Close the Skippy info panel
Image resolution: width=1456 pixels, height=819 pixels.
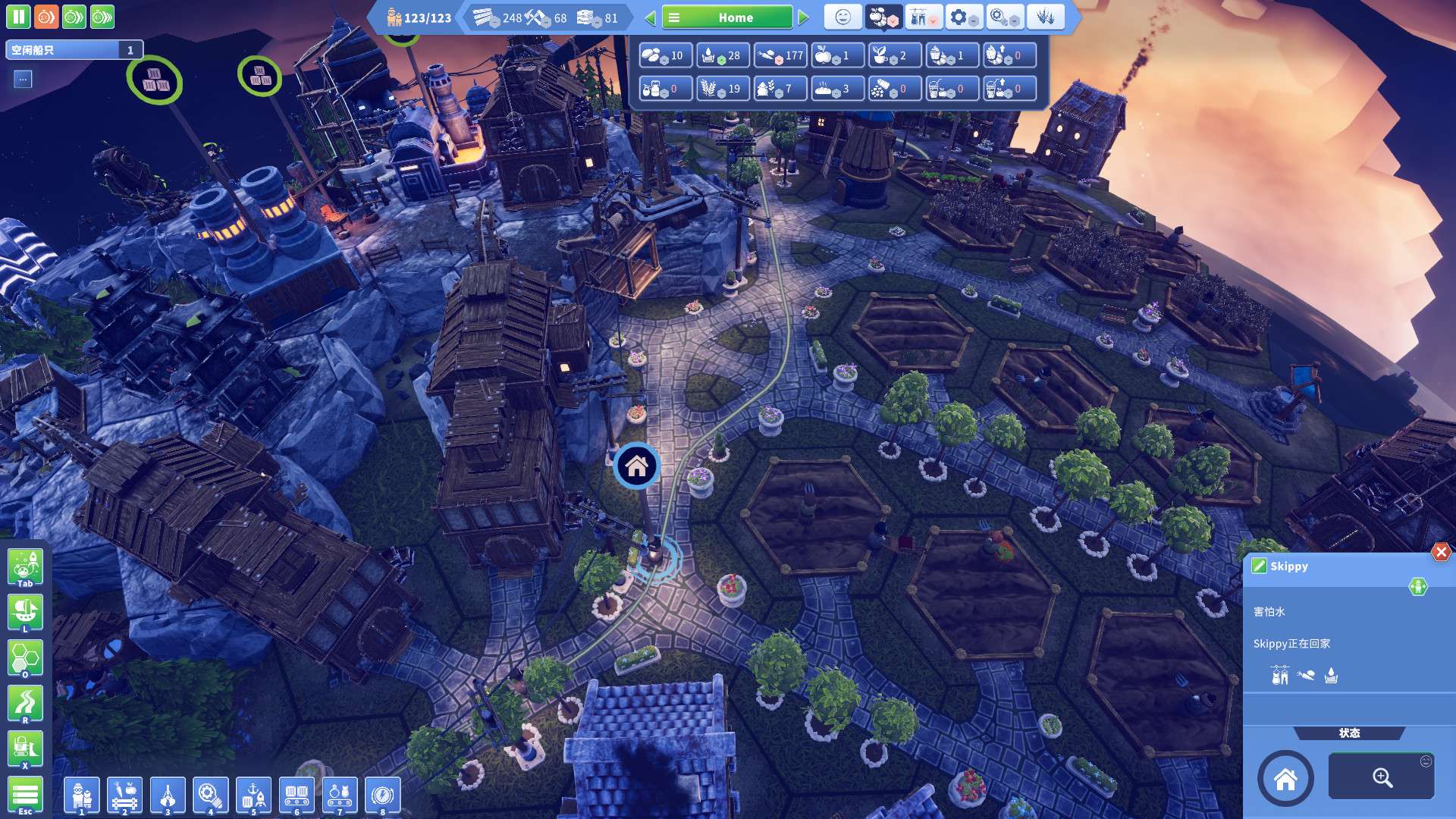[x=1441, y=552]
